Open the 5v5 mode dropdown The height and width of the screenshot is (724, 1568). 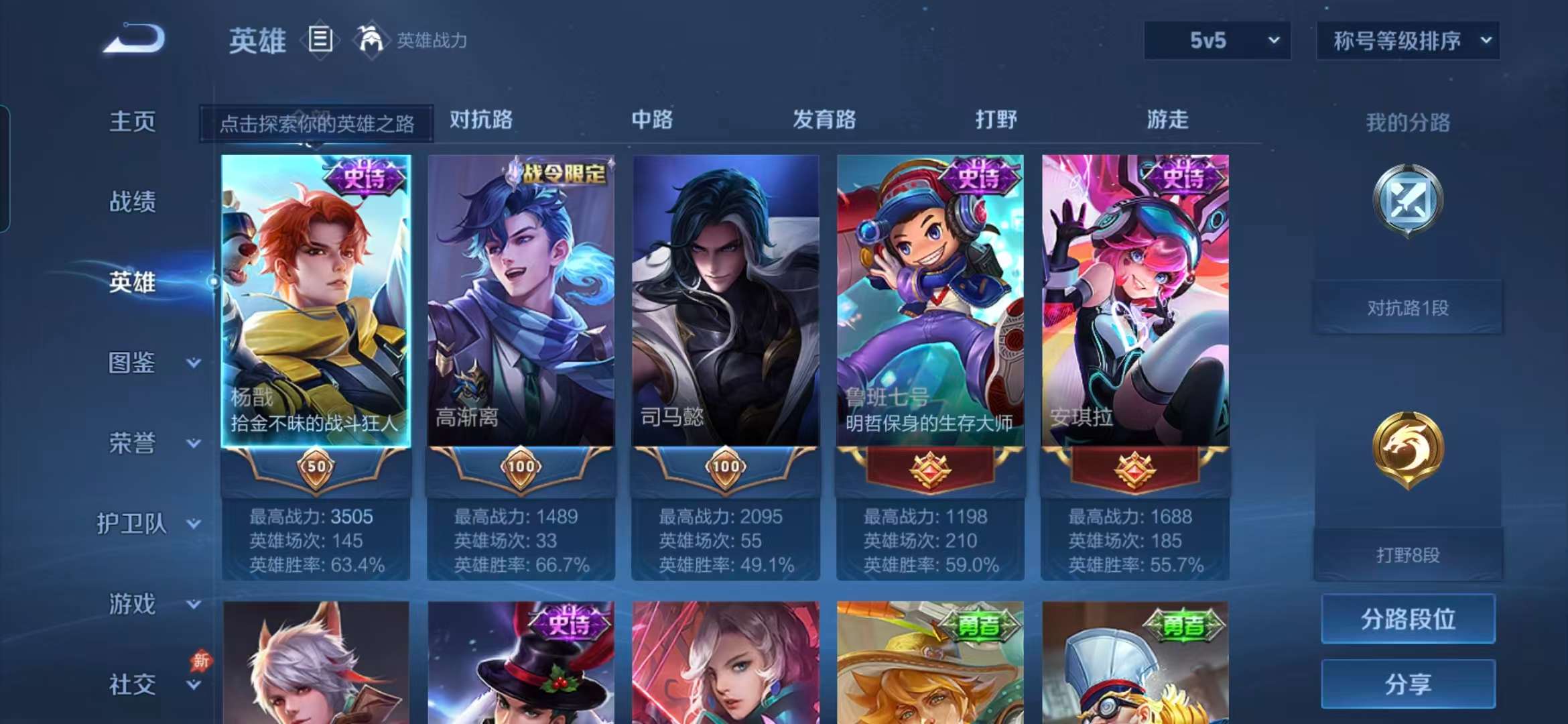tap(1215, 40)
